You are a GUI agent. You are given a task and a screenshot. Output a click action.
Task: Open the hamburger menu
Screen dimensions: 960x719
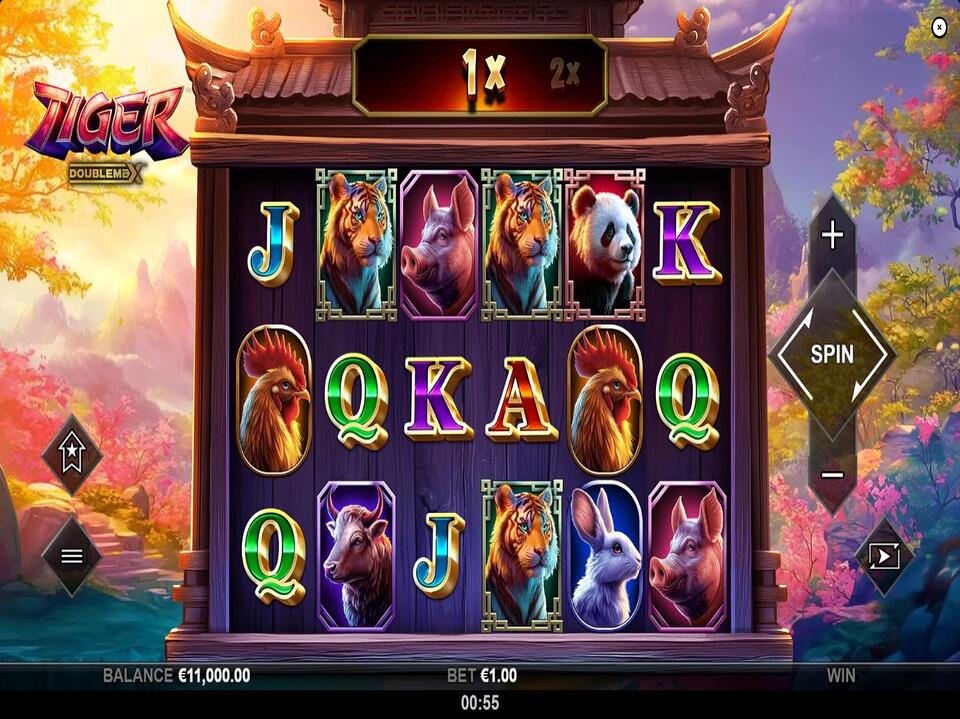[71, 556]
